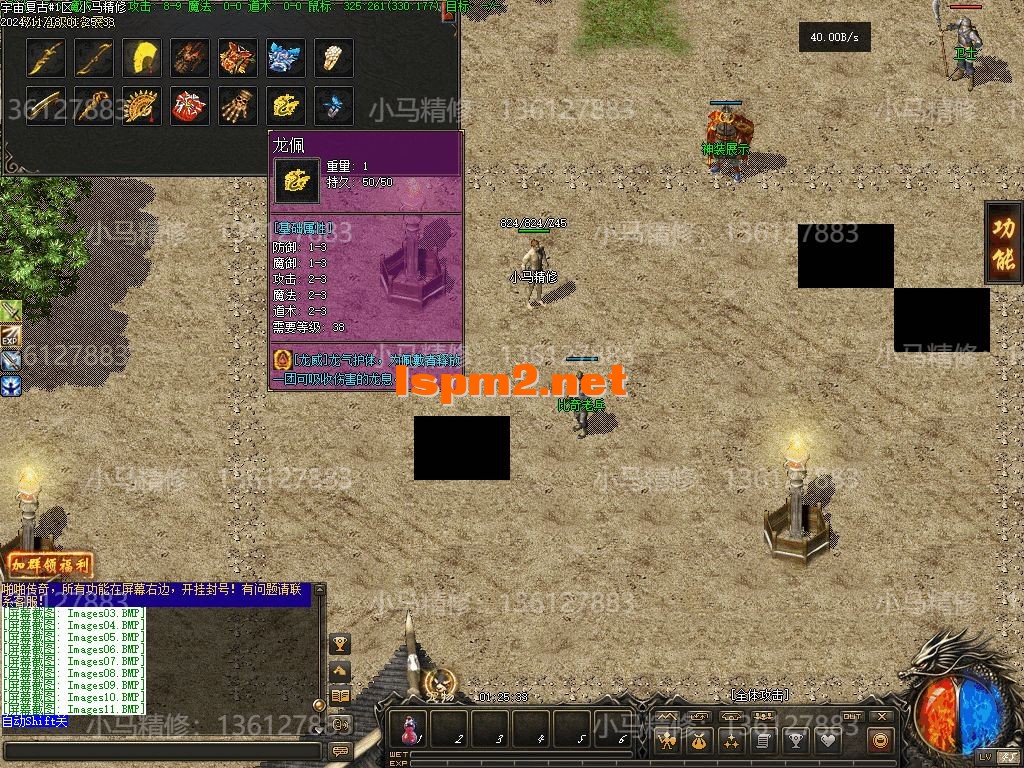1024x768 pixels.
Task: Select the blue butterfly ring item
Action: coord(334,104)
